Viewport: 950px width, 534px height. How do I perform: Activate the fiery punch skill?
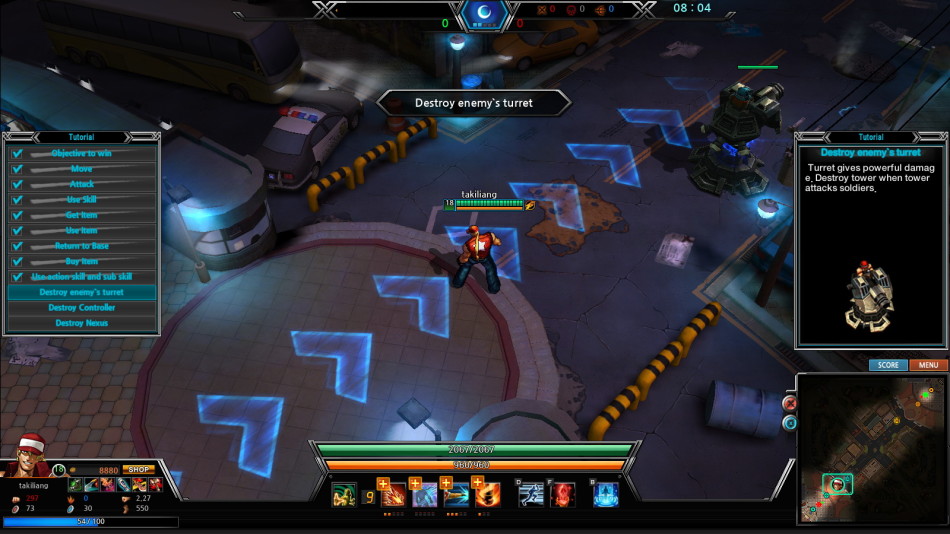coord(393,495)
